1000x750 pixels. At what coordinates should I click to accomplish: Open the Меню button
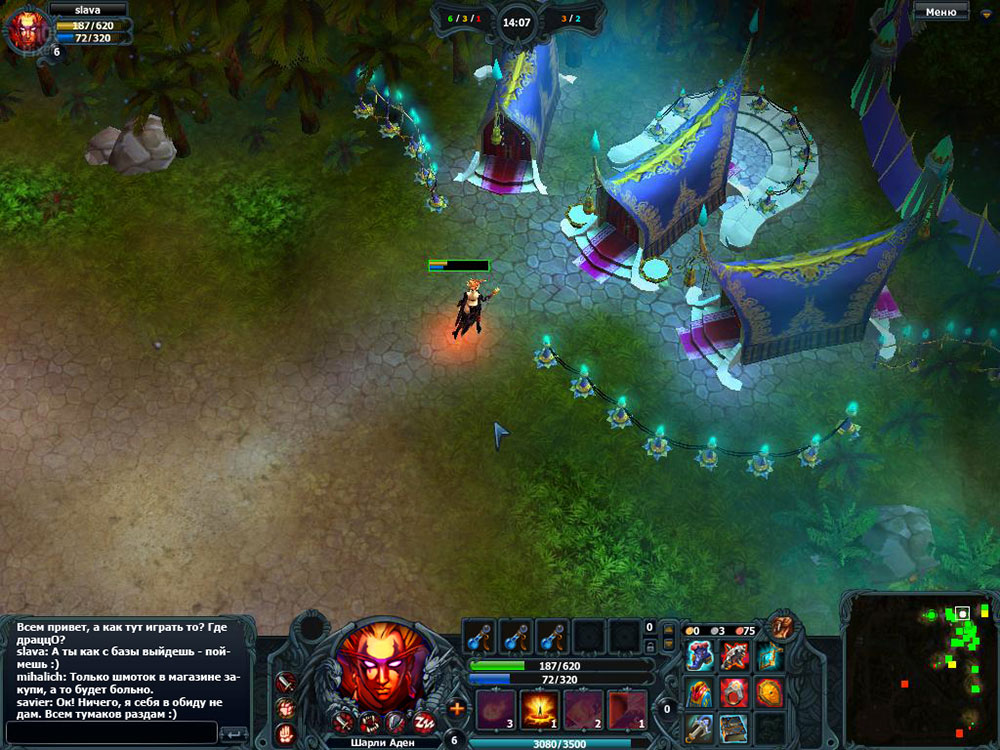click(940, 12)
